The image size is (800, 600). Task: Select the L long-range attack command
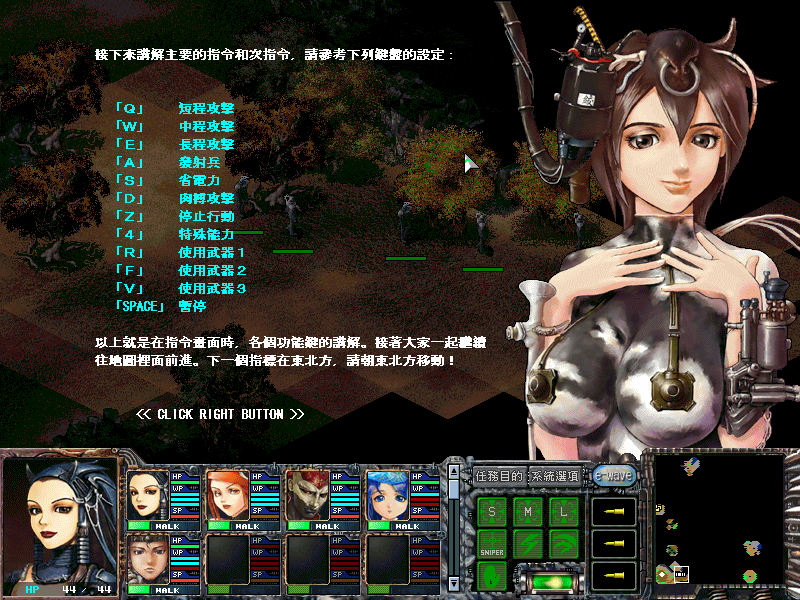tap(564, 512)
